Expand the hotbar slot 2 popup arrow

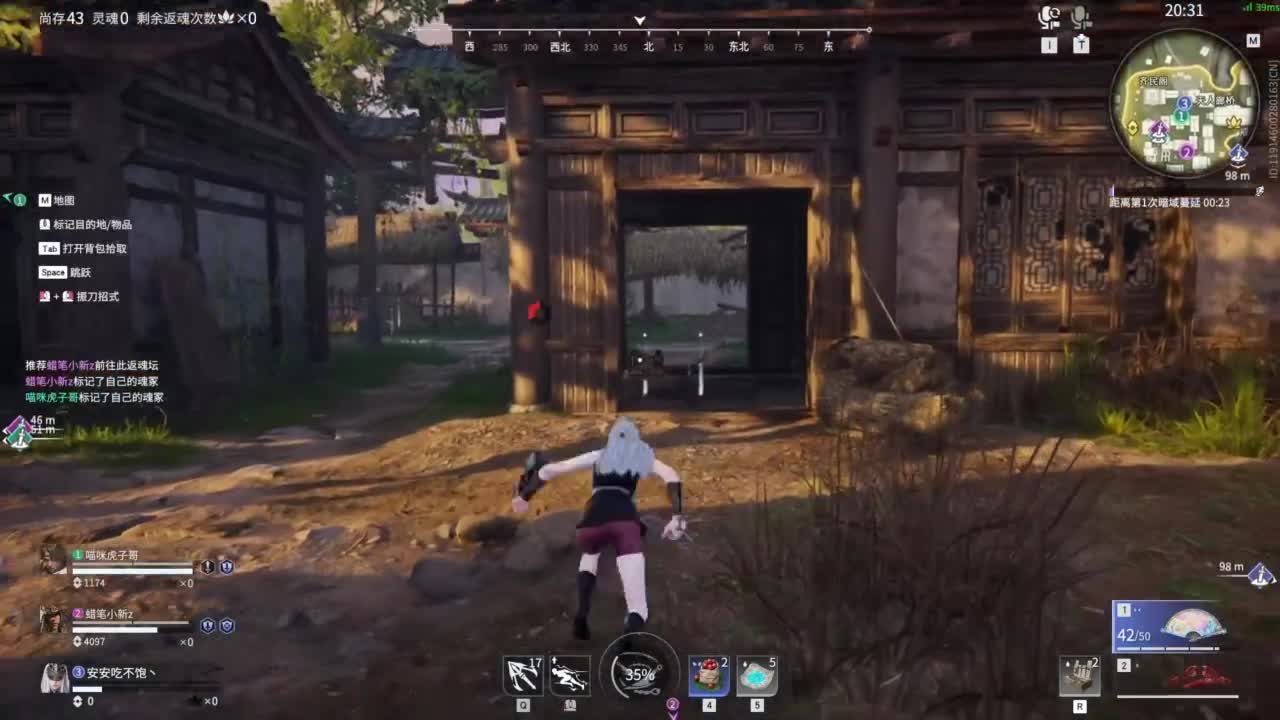click(674, 714)
